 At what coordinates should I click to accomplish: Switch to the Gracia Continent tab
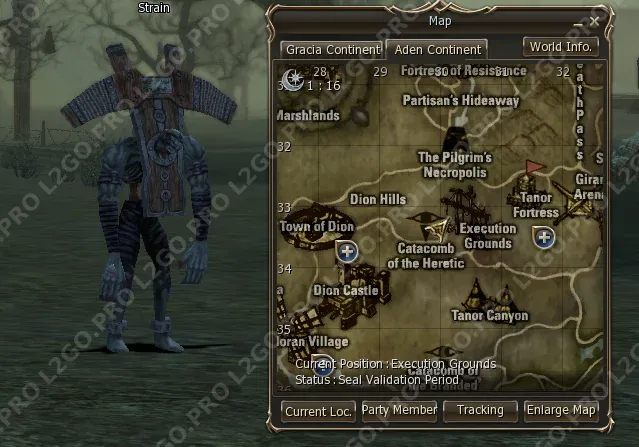(x=331, y=49)
